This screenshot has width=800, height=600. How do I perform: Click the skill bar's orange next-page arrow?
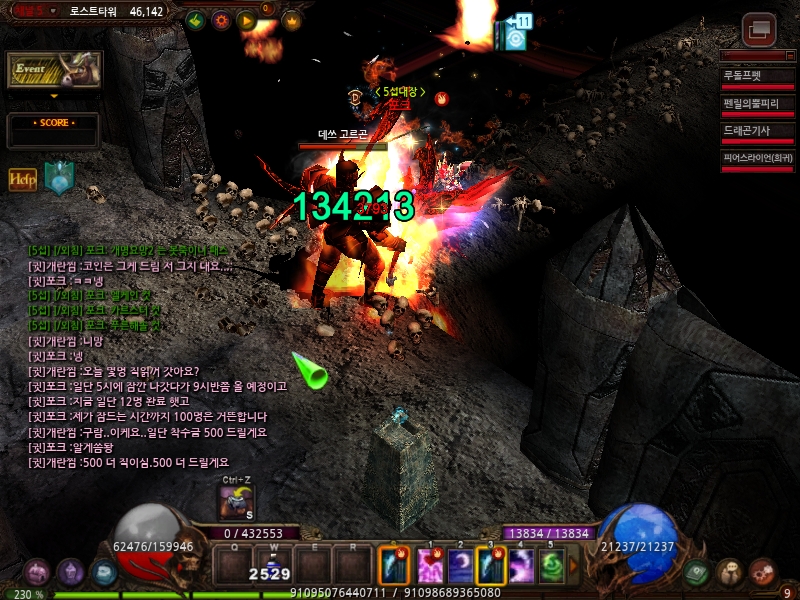(x=574, y=567)
